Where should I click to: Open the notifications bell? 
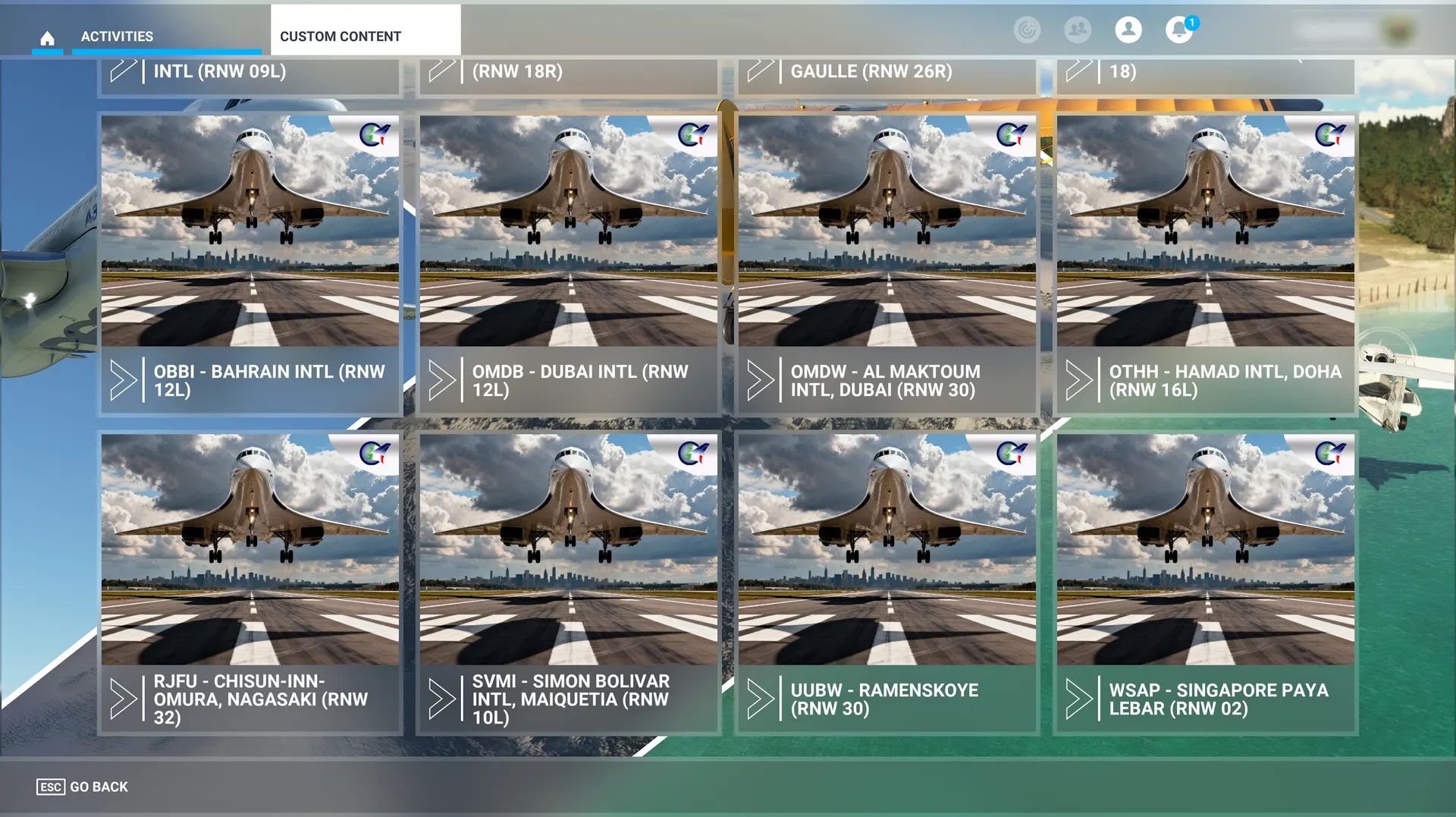(x=1178, y=30)
